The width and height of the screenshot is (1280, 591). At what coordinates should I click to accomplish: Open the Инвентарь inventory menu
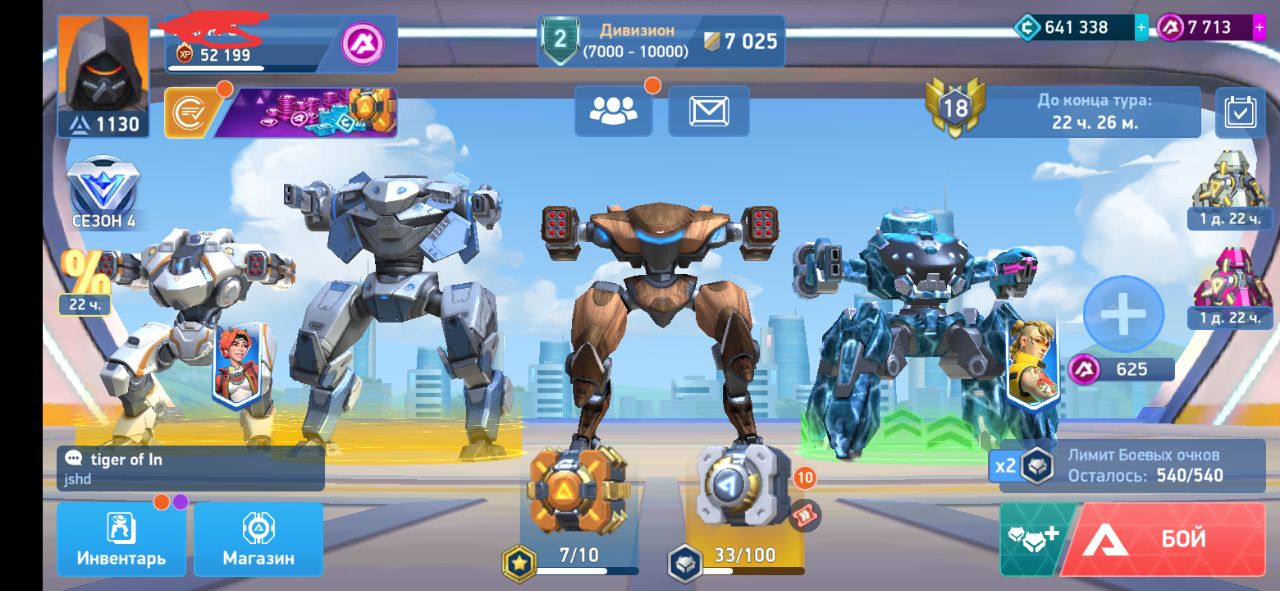point(121,540)
